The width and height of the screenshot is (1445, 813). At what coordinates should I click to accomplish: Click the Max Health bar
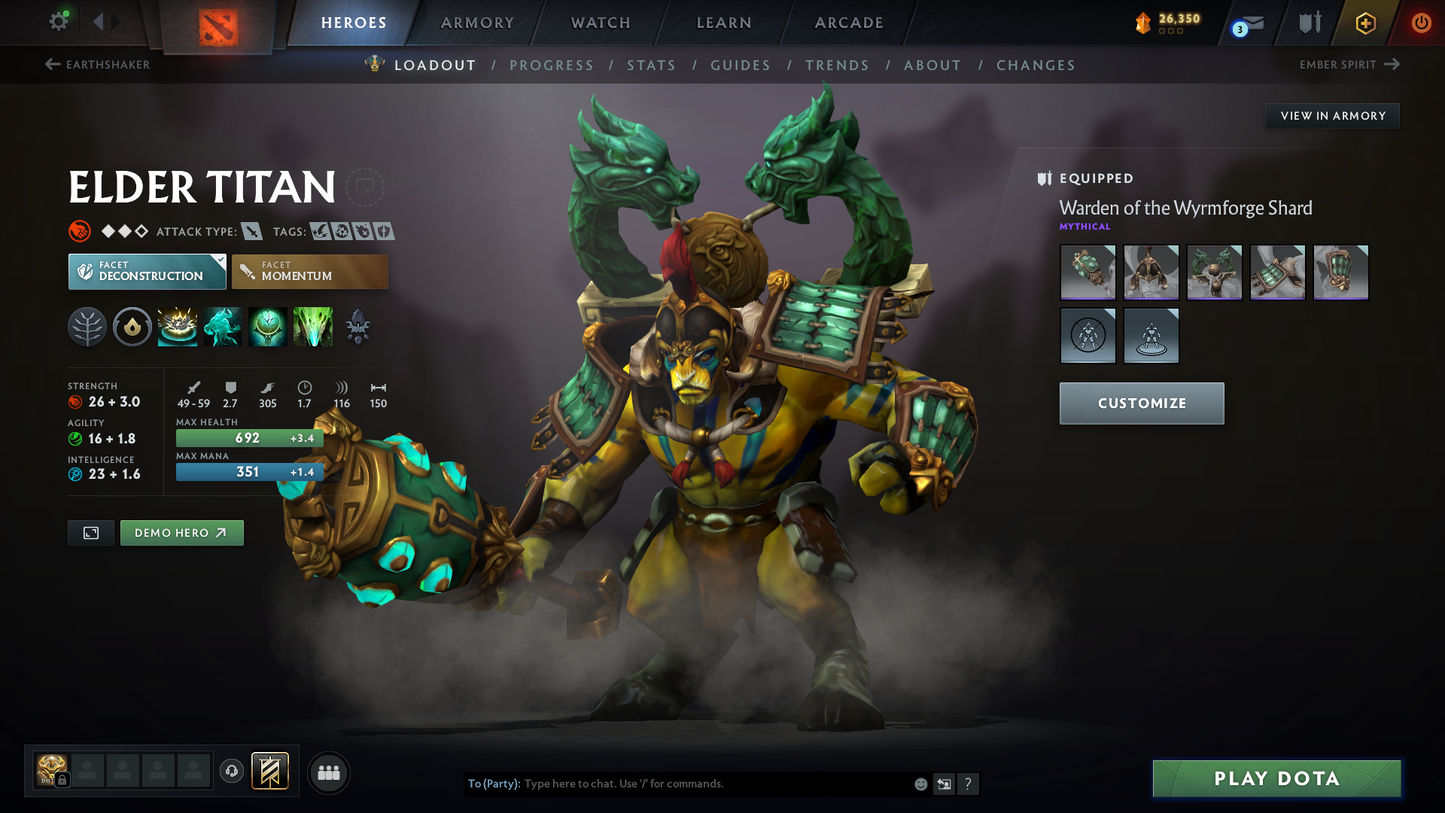click(x=248, y=437)
